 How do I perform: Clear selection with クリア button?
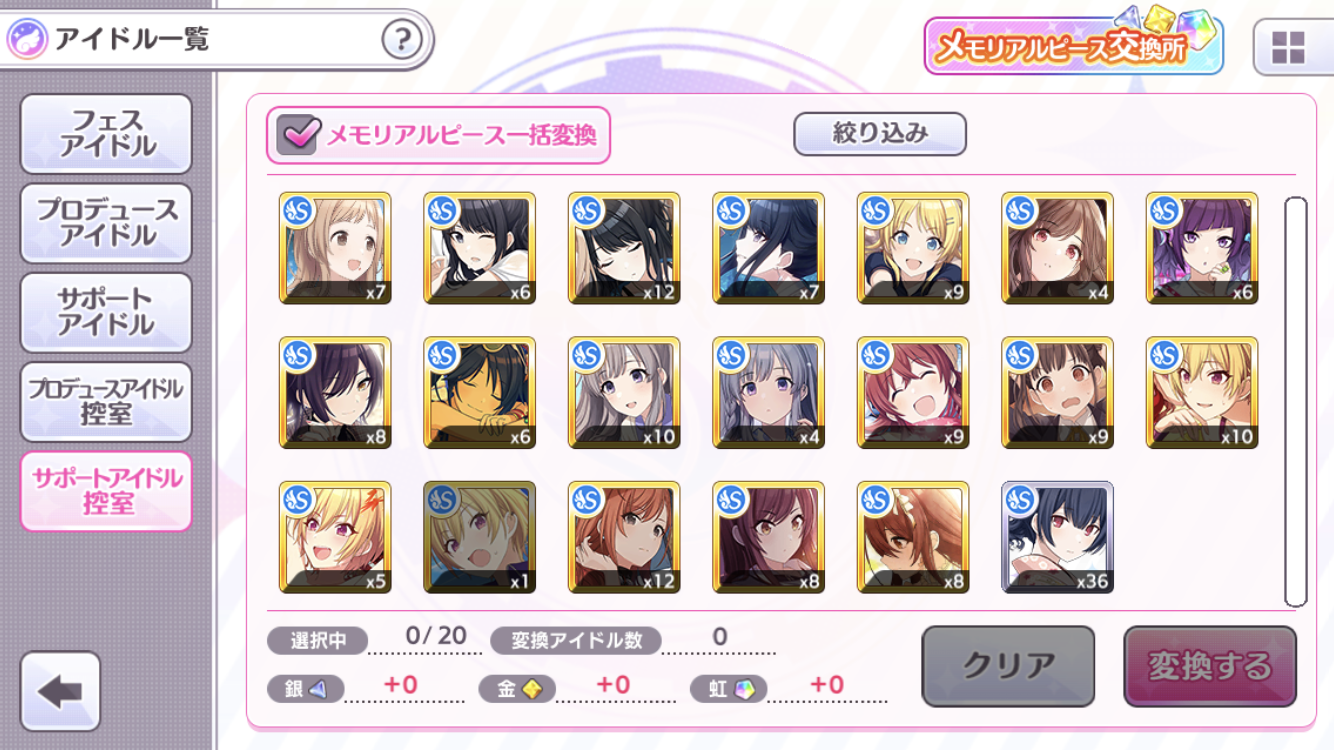(x=1008, y=666)
